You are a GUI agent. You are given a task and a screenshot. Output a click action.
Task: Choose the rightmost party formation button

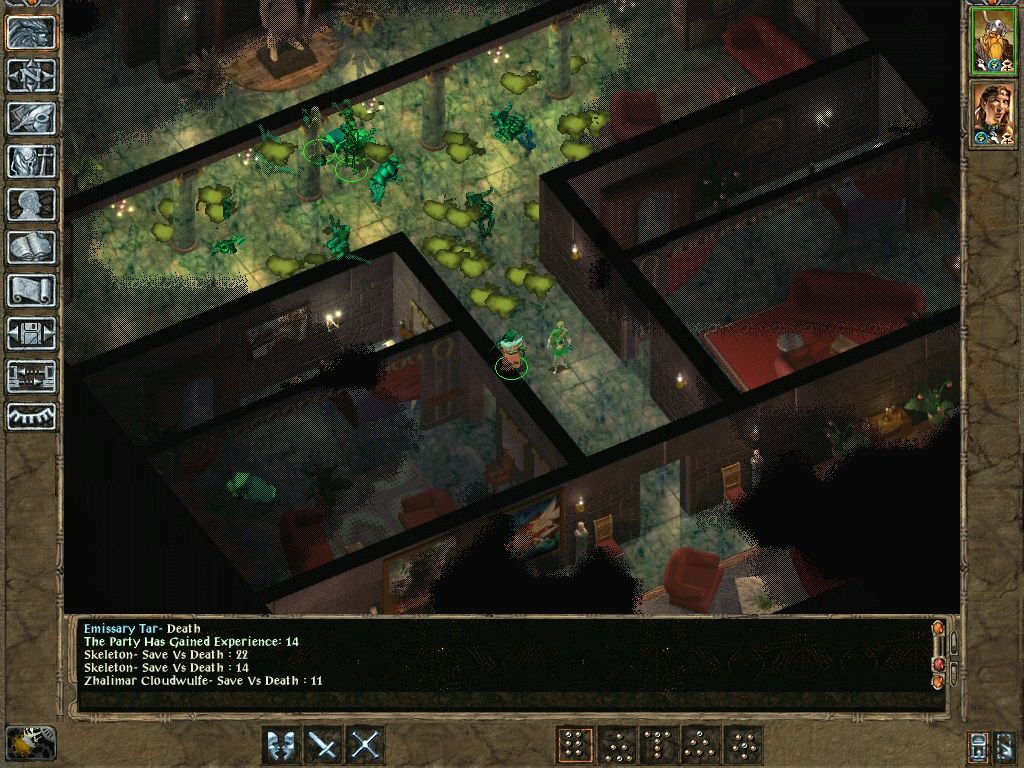744,745
